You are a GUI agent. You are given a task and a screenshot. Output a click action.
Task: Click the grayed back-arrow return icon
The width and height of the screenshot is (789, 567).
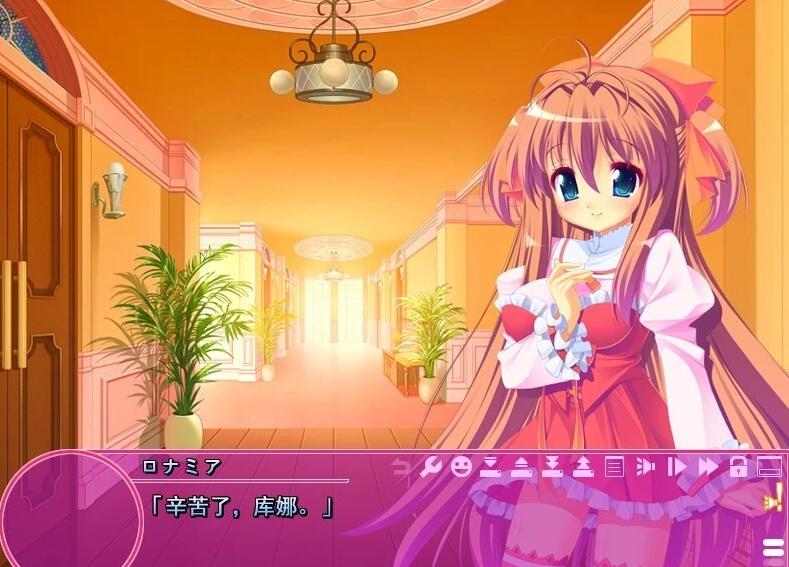pos(401,466)
